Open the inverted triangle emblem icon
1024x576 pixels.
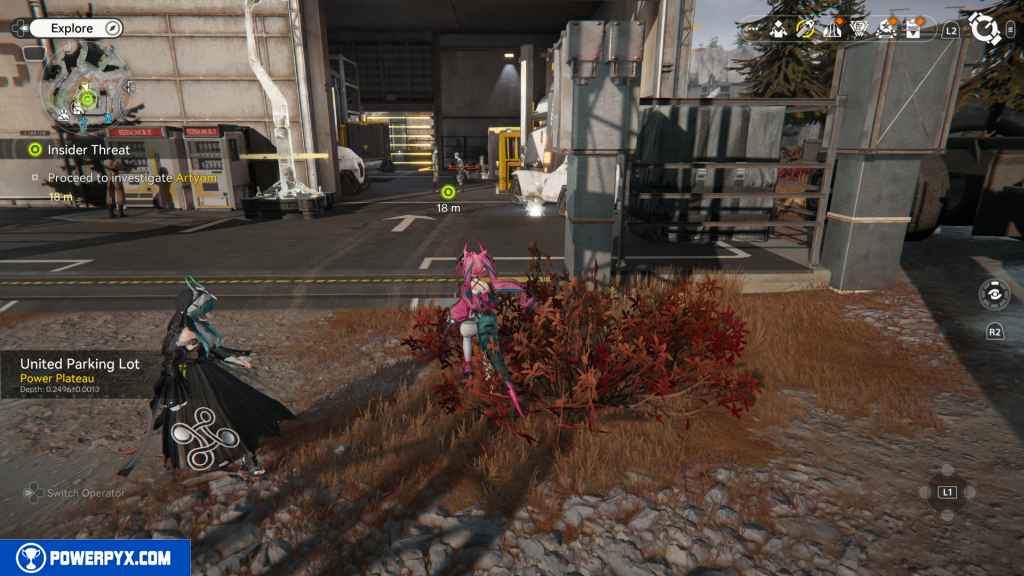(x=859, y=30)
